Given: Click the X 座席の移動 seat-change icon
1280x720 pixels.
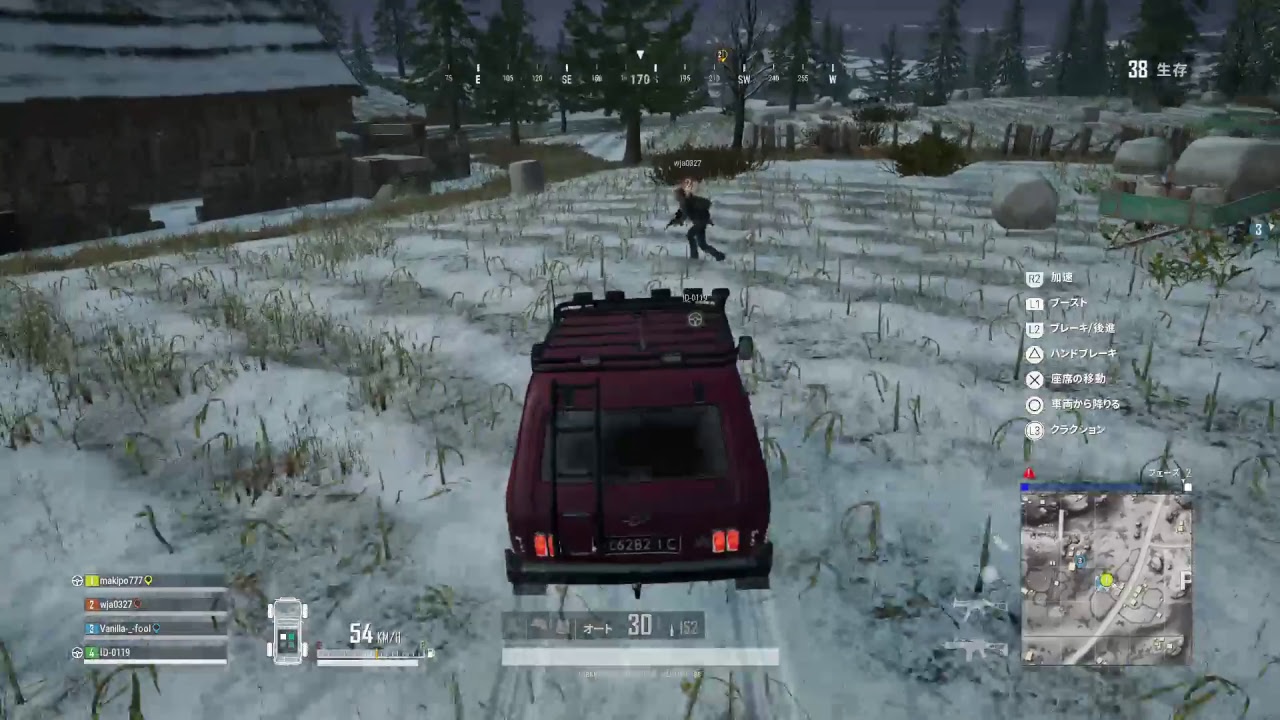Looking at the screenshot, I should 1035,379.
